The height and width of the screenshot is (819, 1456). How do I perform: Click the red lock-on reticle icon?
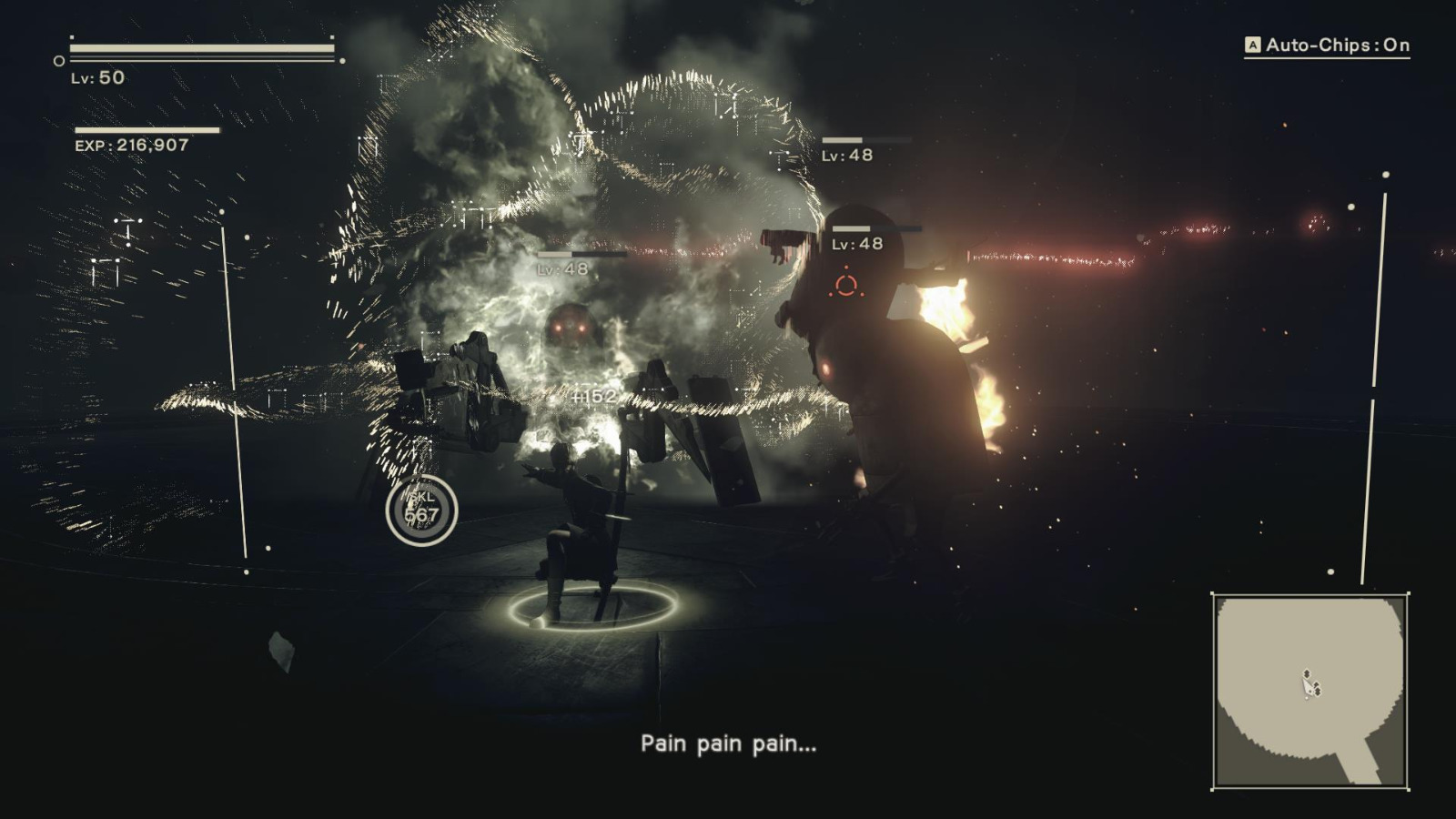click(846, 286)
